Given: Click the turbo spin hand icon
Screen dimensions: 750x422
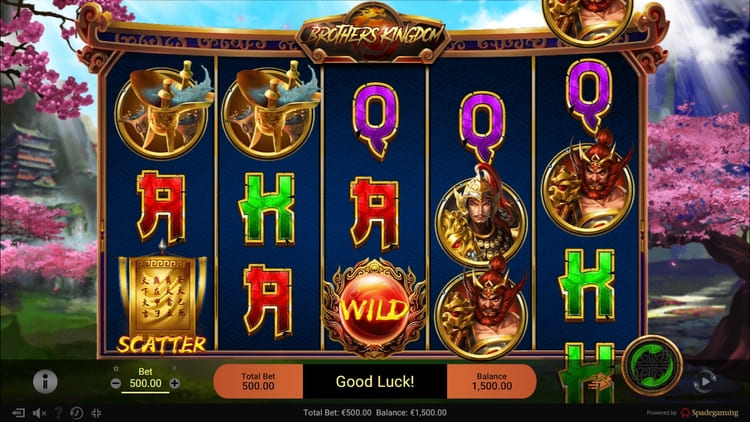Looking at the screenshot, I should click(x=601, y=380).
